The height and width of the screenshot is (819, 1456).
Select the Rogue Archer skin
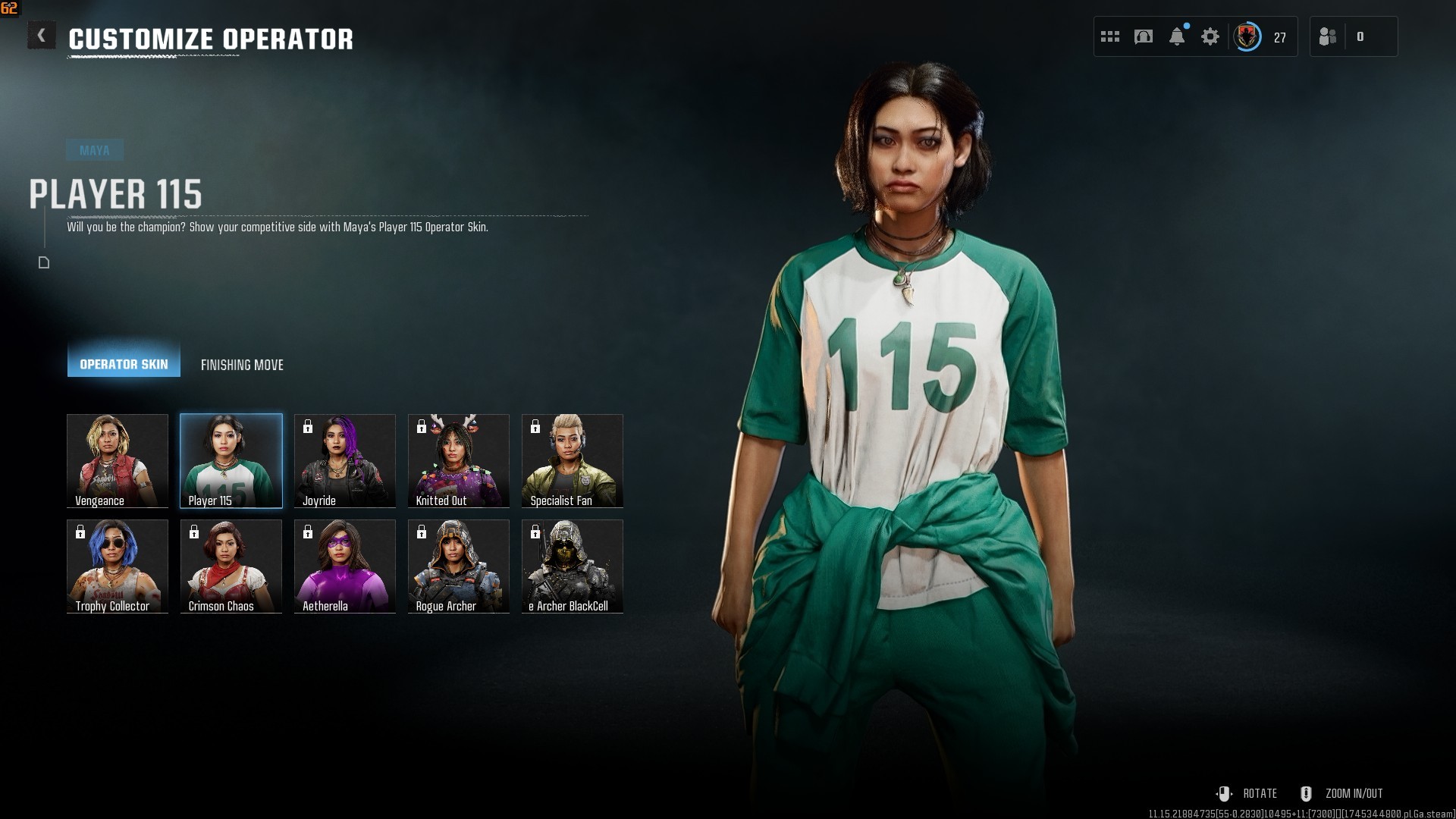pos(459,566)
